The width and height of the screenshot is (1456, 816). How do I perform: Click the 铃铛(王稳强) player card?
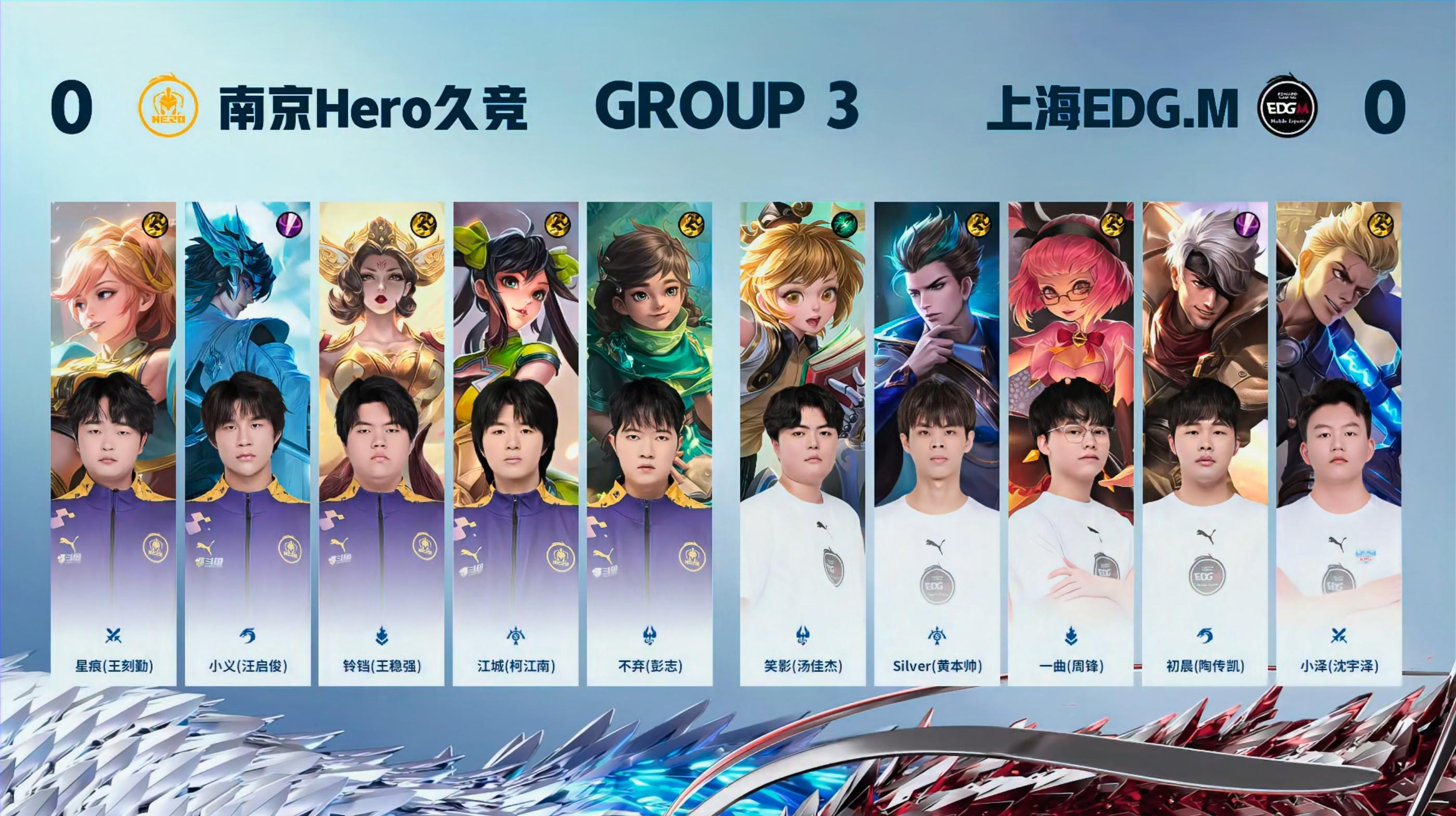[x=382, y=443]
